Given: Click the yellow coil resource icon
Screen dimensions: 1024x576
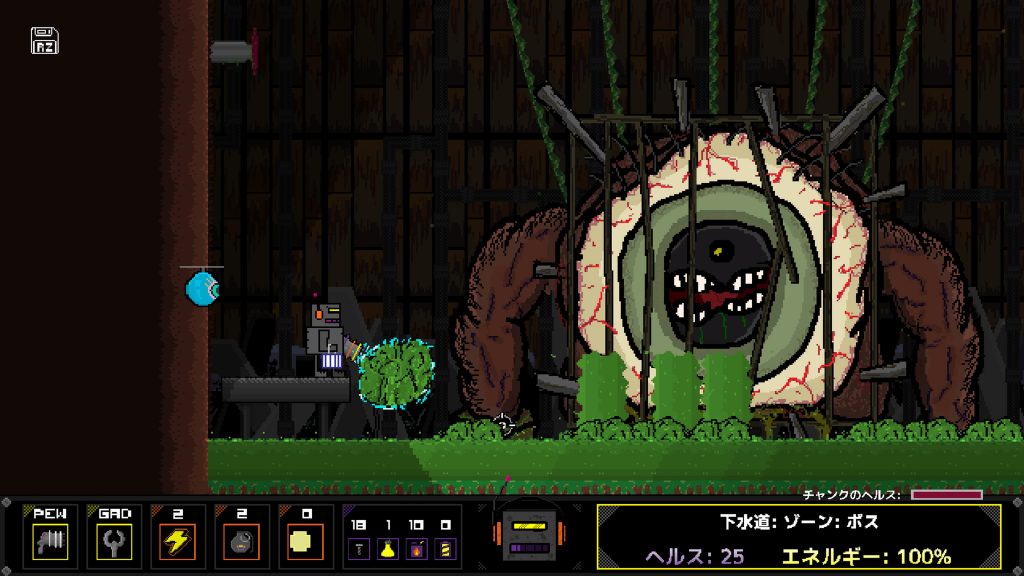Looking at the screenshot, I should click(x=444, y=547).
